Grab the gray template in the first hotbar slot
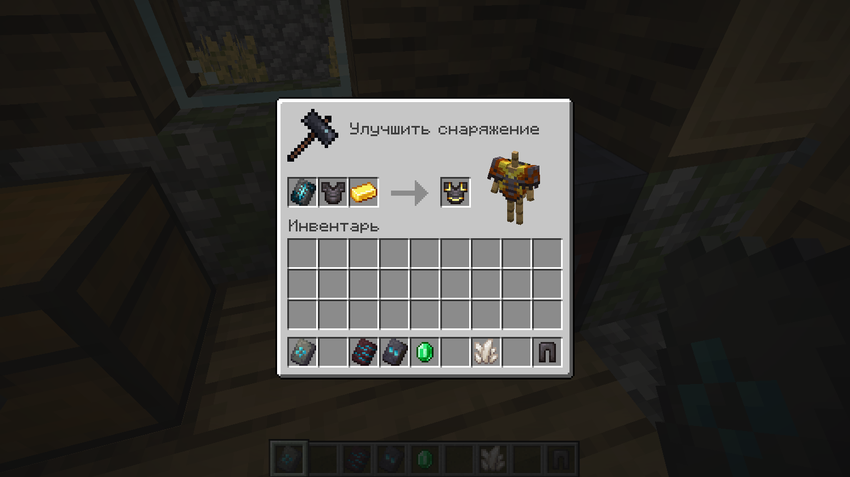Image resolution: width=850 pixels, height=477 pixels. pos(302,352)
